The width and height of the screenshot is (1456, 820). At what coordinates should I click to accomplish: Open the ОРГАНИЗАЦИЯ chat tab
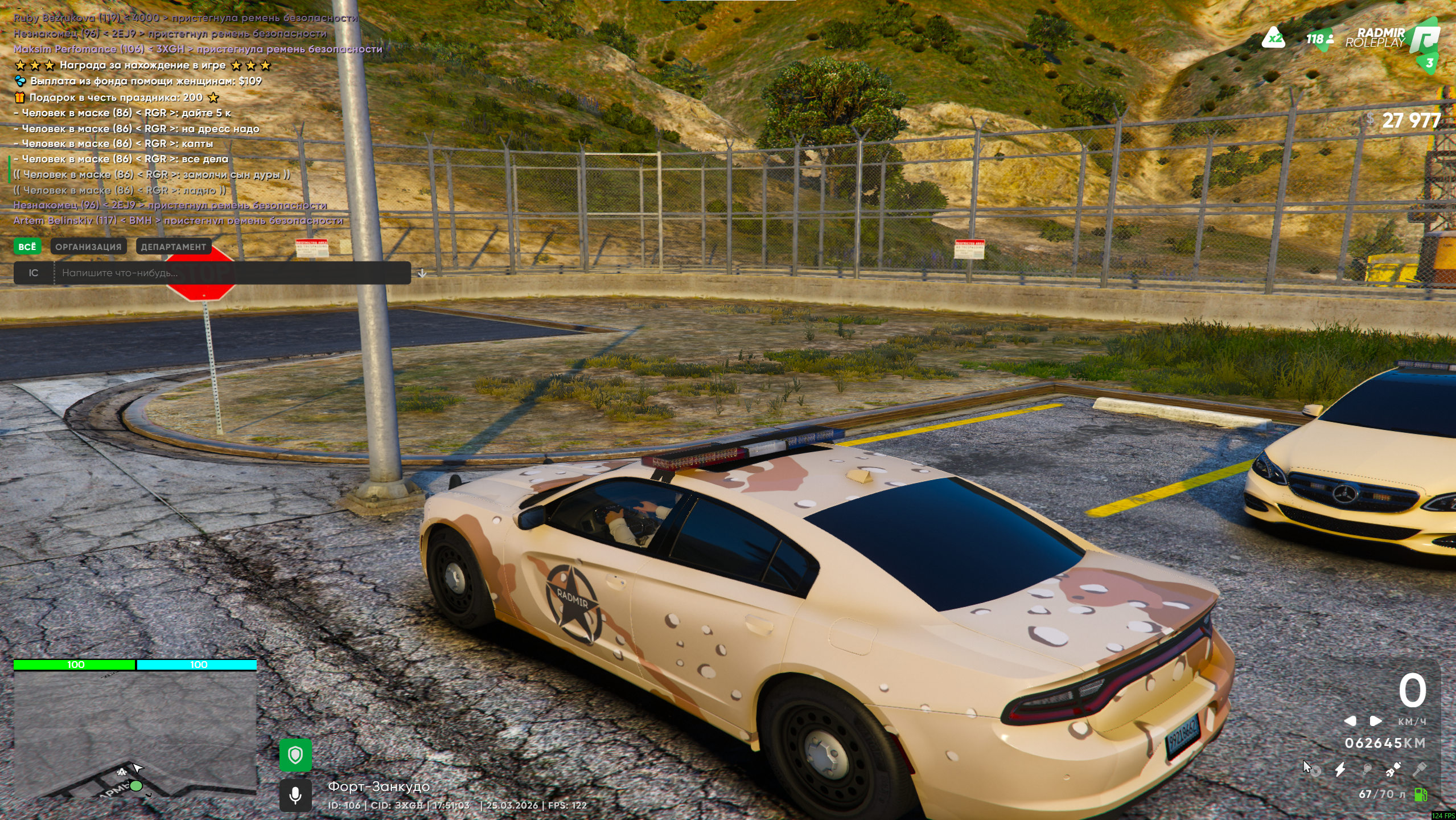pos(88,247)
